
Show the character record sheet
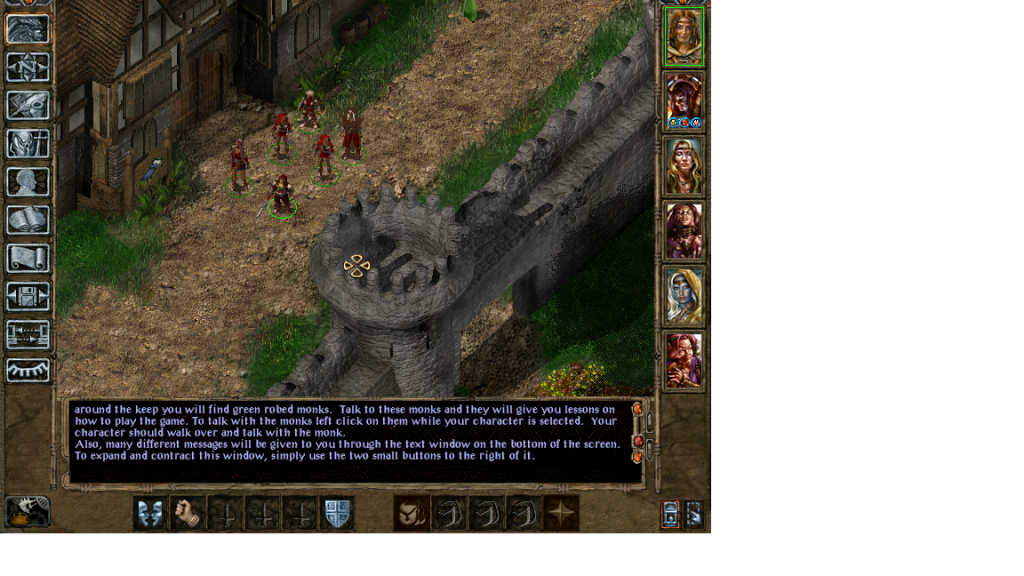(x=28, y=181)
